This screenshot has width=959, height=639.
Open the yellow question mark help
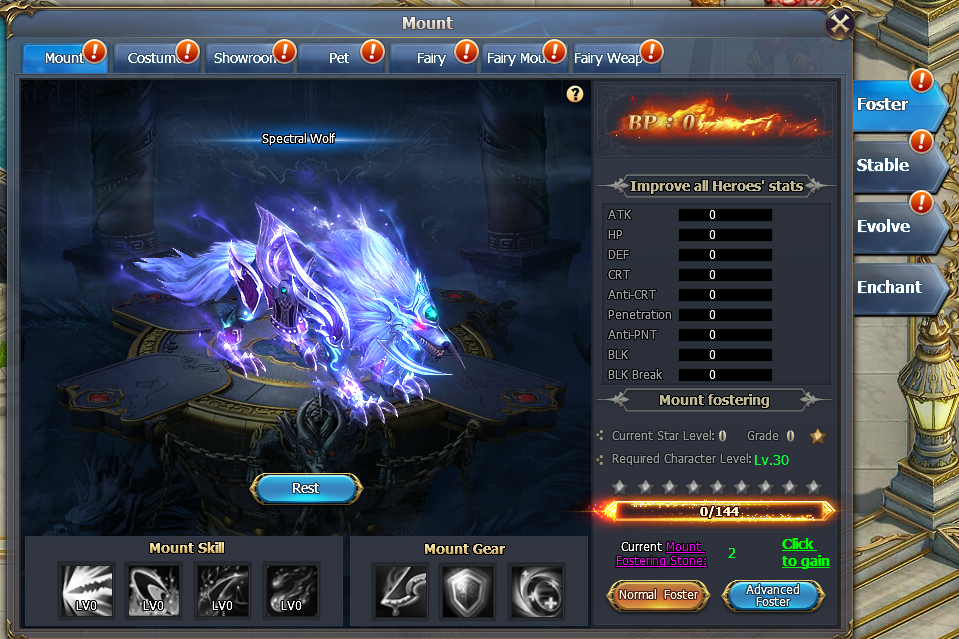(574, 94)
